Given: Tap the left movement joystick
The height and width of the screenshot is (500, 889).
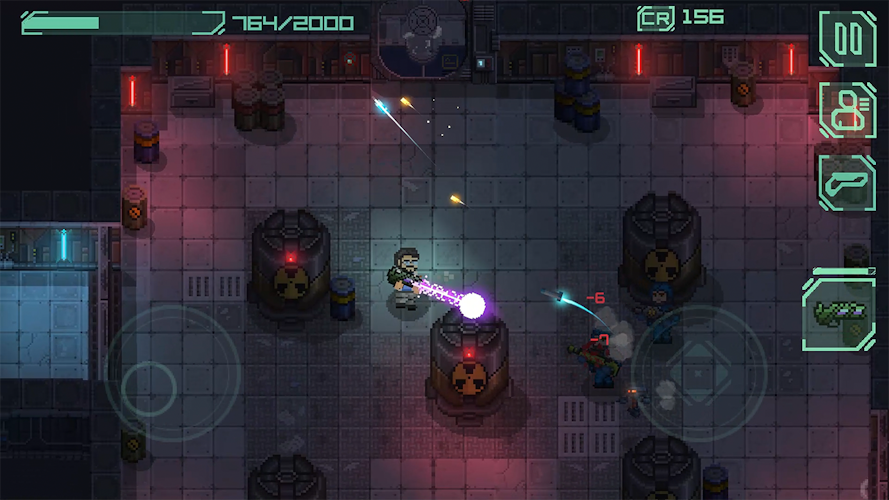Looking at the screenshot, I should 148,383.
